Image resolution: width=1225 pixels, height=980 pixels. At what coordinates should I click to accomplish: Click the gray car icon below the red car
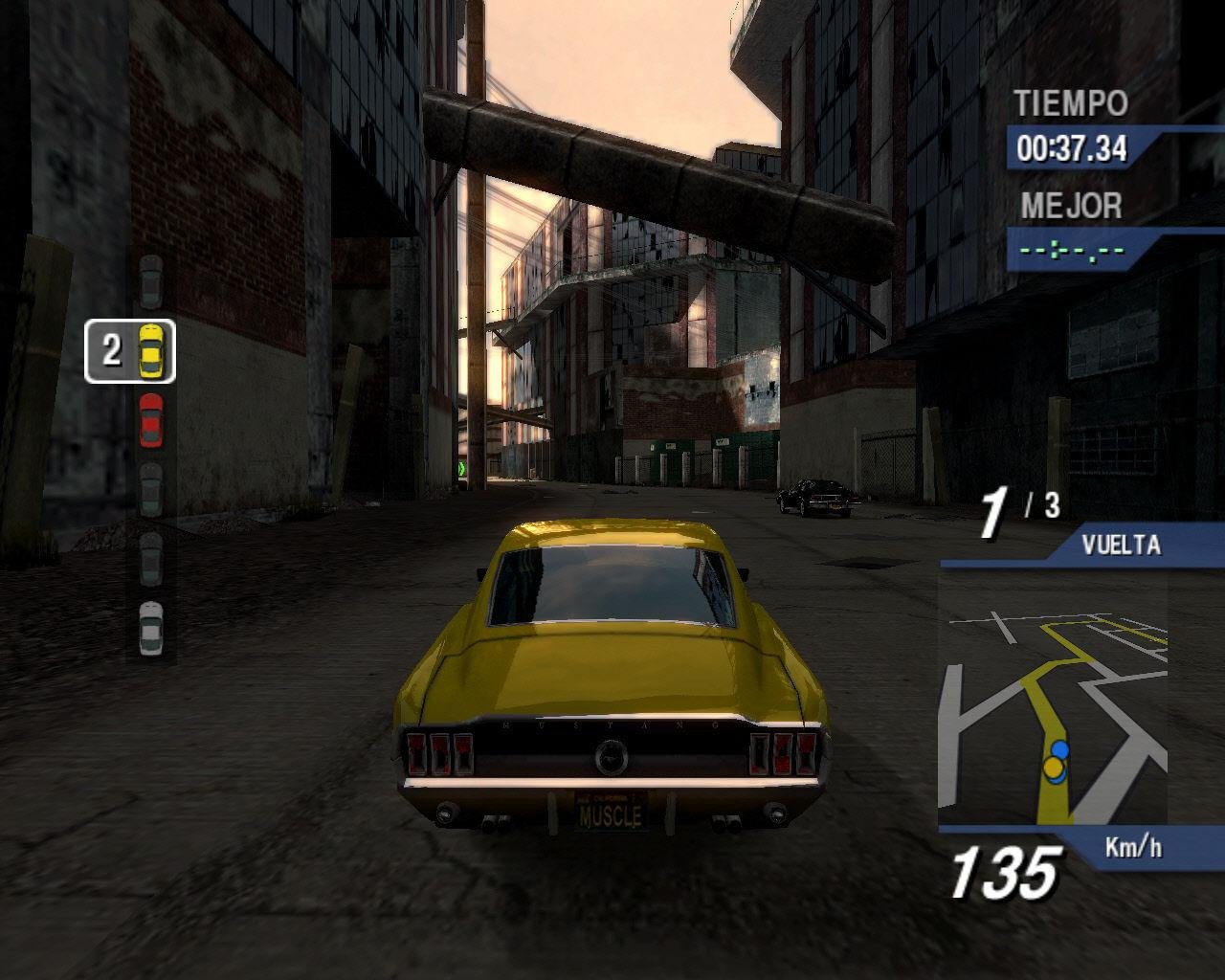151,488
